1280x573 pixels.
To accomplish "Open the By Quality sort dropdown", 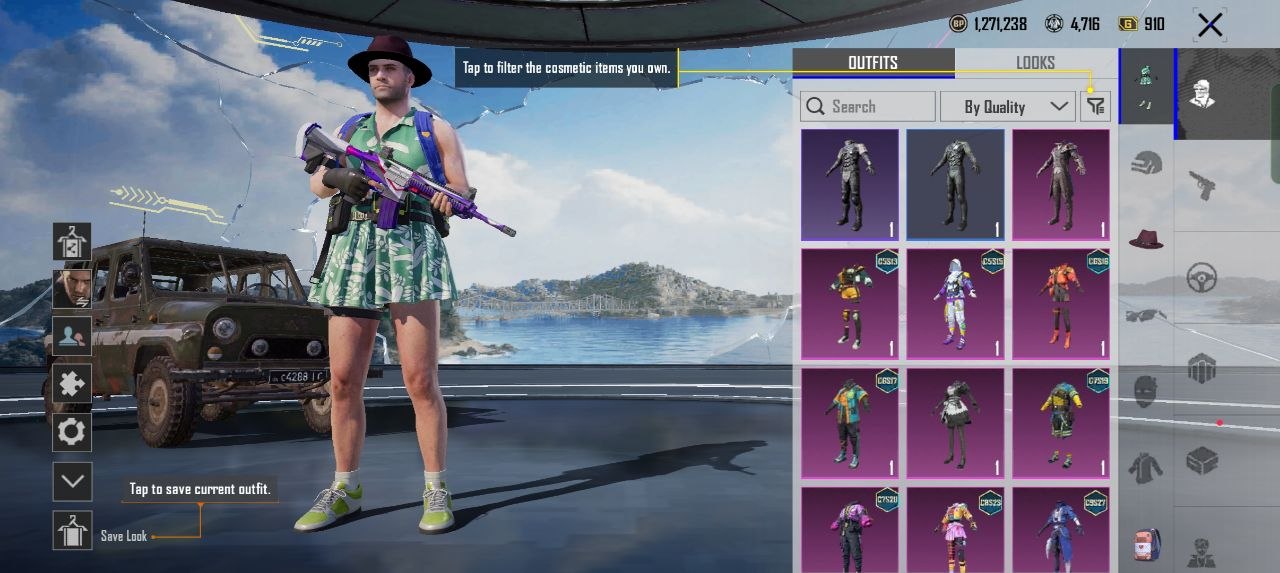I will tap(1006, 107).
